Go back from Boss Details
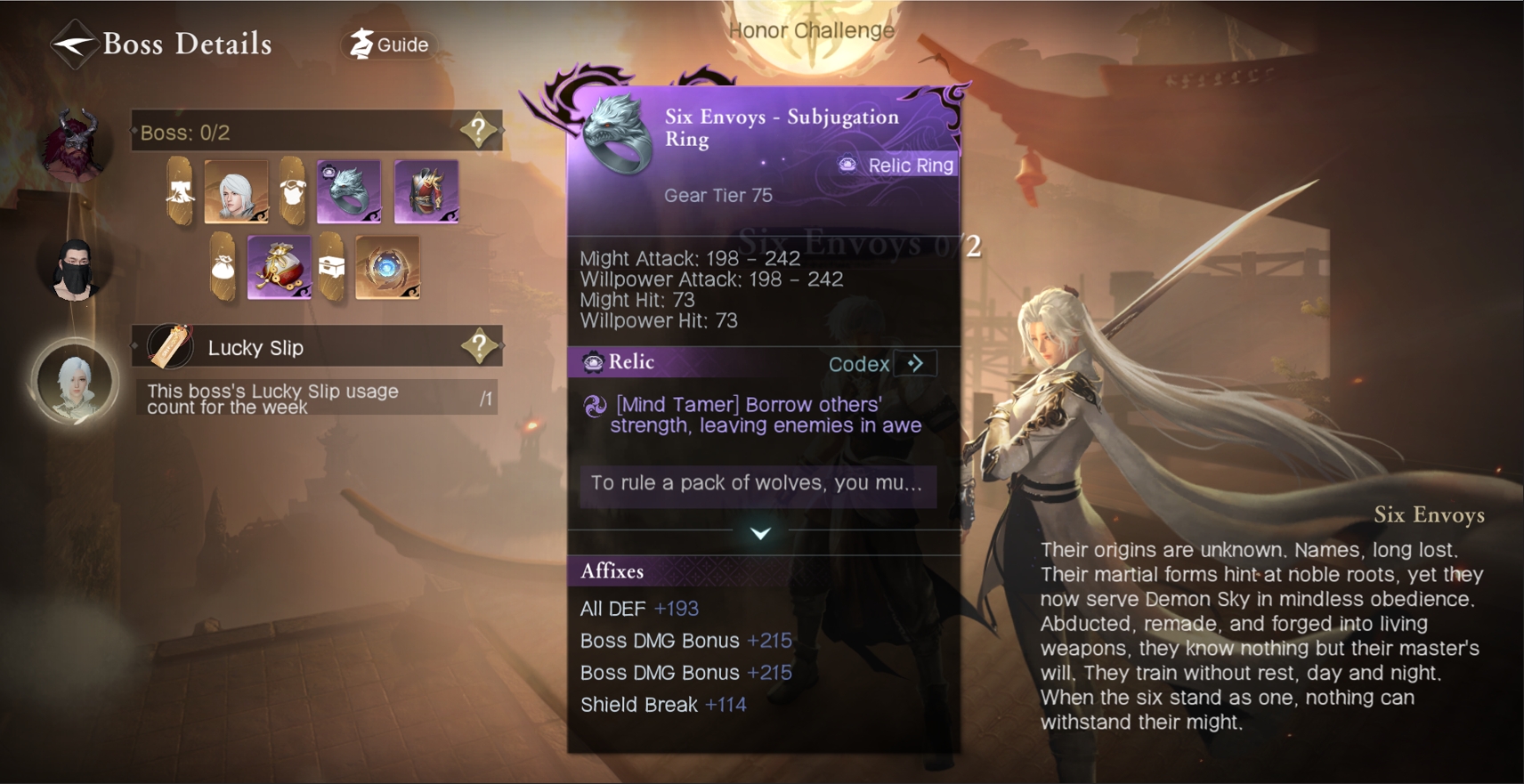 (x=73, y=44)
